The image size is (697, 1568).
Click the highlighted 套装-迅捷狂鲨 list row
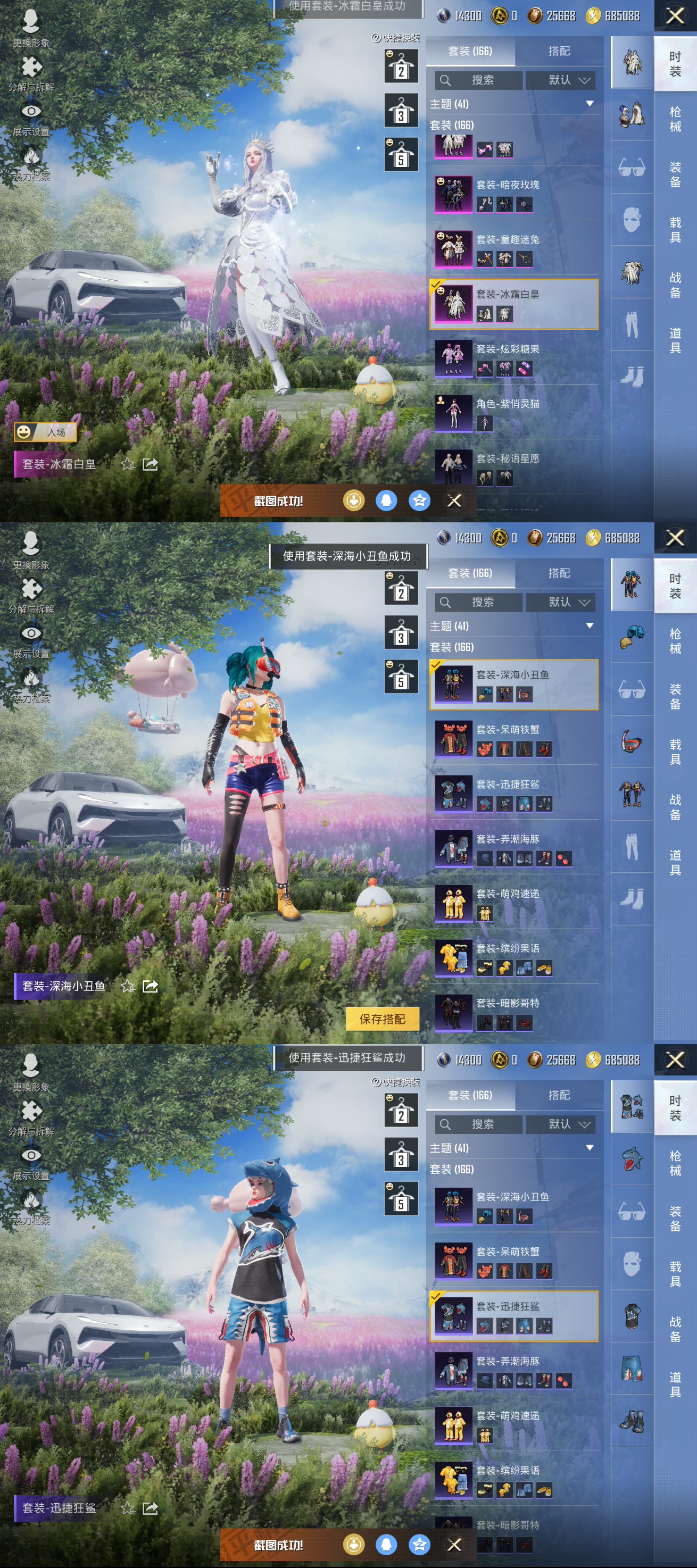pyautogui.click(x=515, y=1316)
